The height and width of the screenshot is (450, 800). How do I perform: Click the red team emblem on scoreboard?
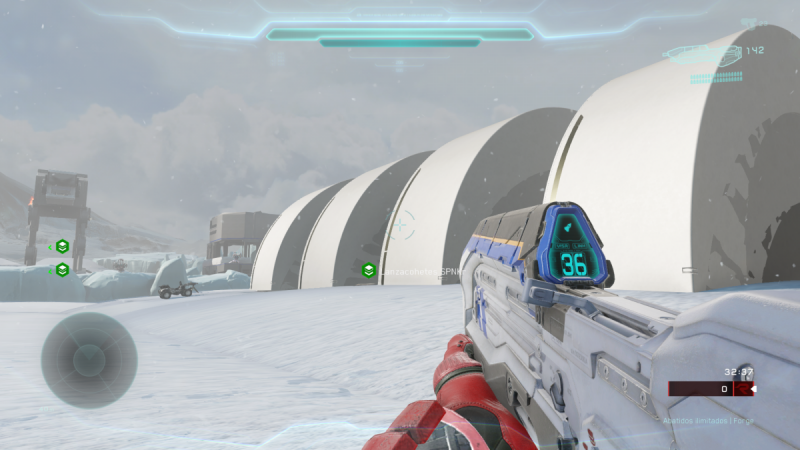[742, 389]
